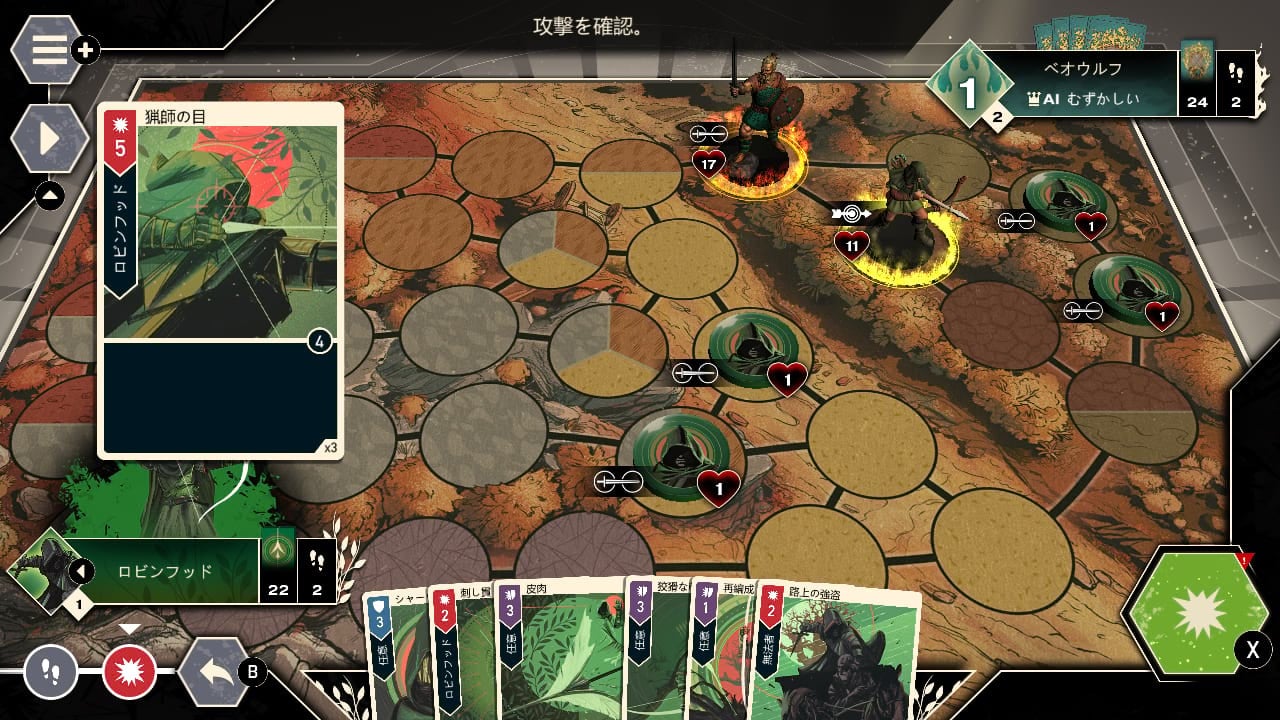Select the 皮肉 card in hand

(x=555, y=650)
